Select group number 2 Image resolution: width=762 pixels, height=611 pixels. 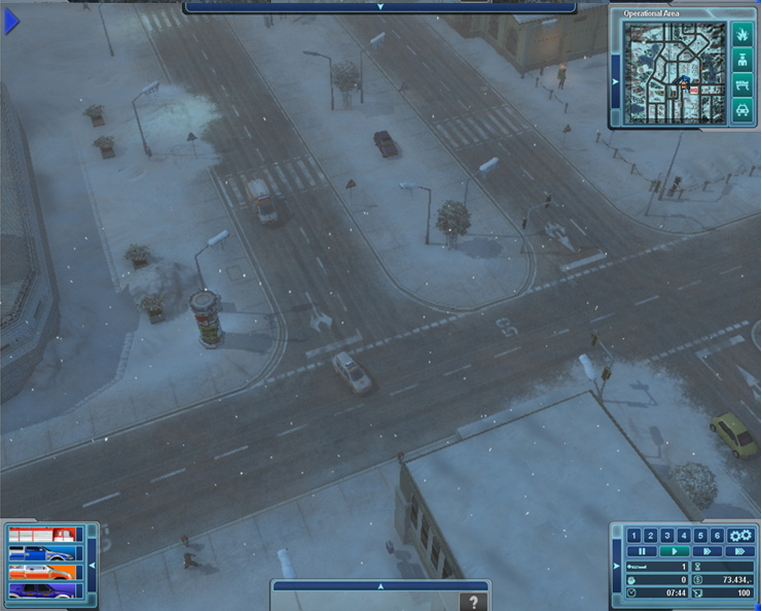[x=650, y=536]
